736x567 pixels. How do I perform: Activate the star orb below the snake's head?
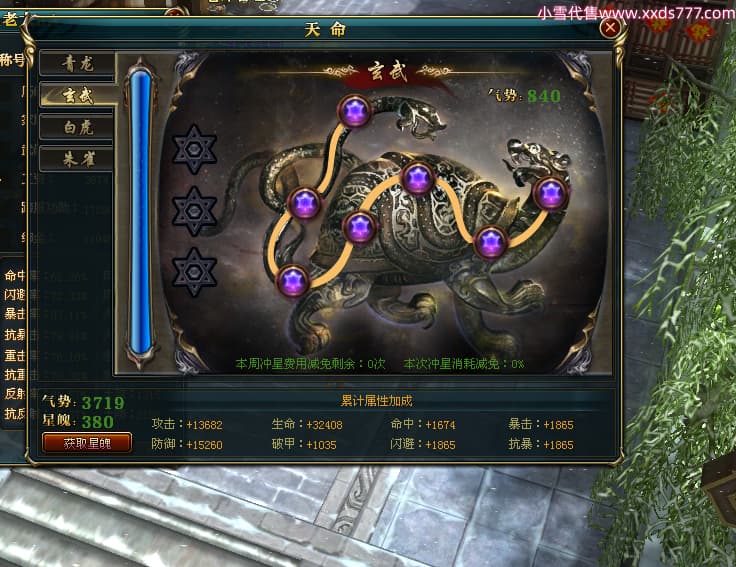click(354, 110)
